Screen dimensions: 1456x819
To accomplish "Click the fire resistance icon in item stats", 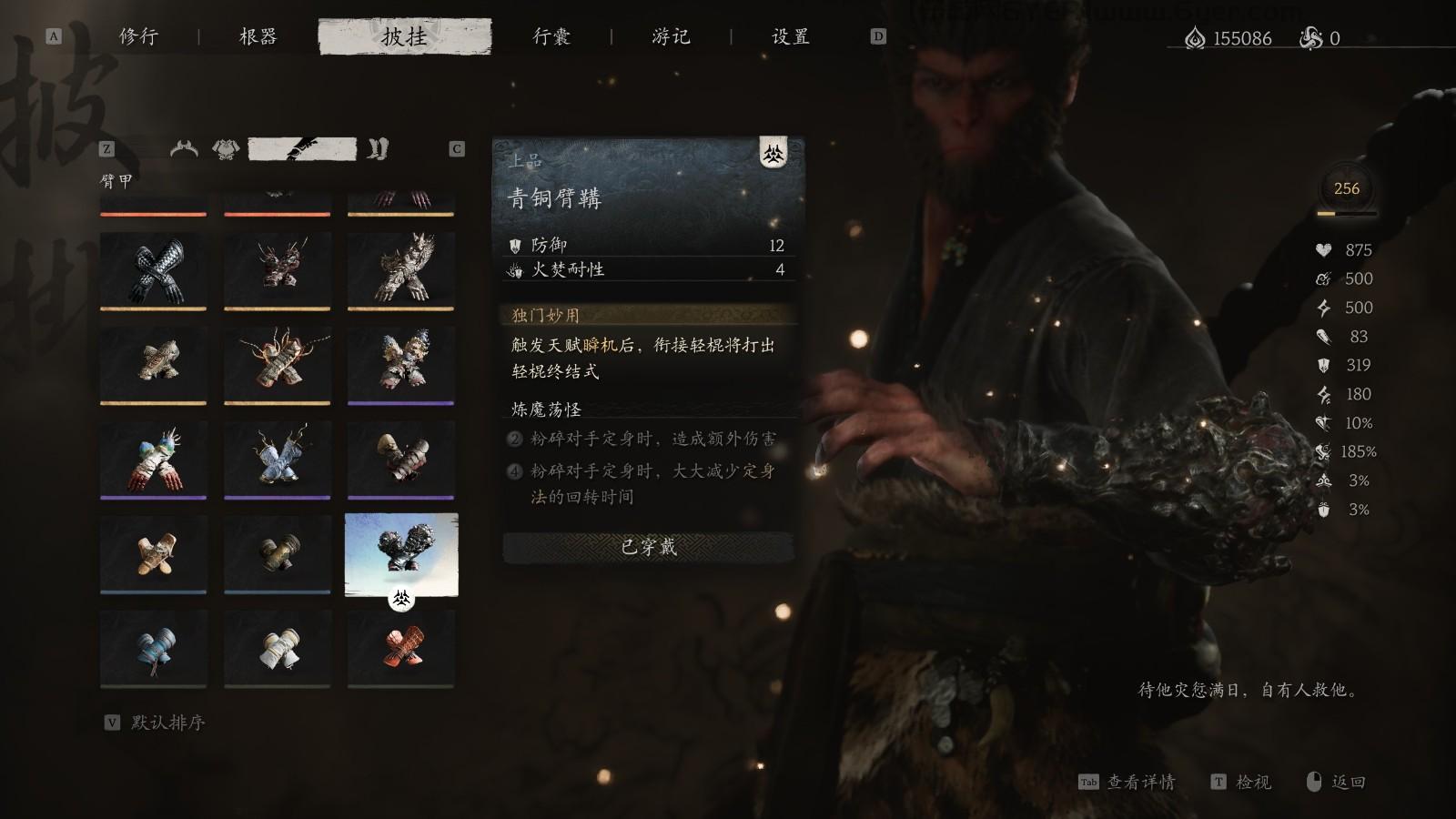I will pyautogui.click(x=515, y=270).
